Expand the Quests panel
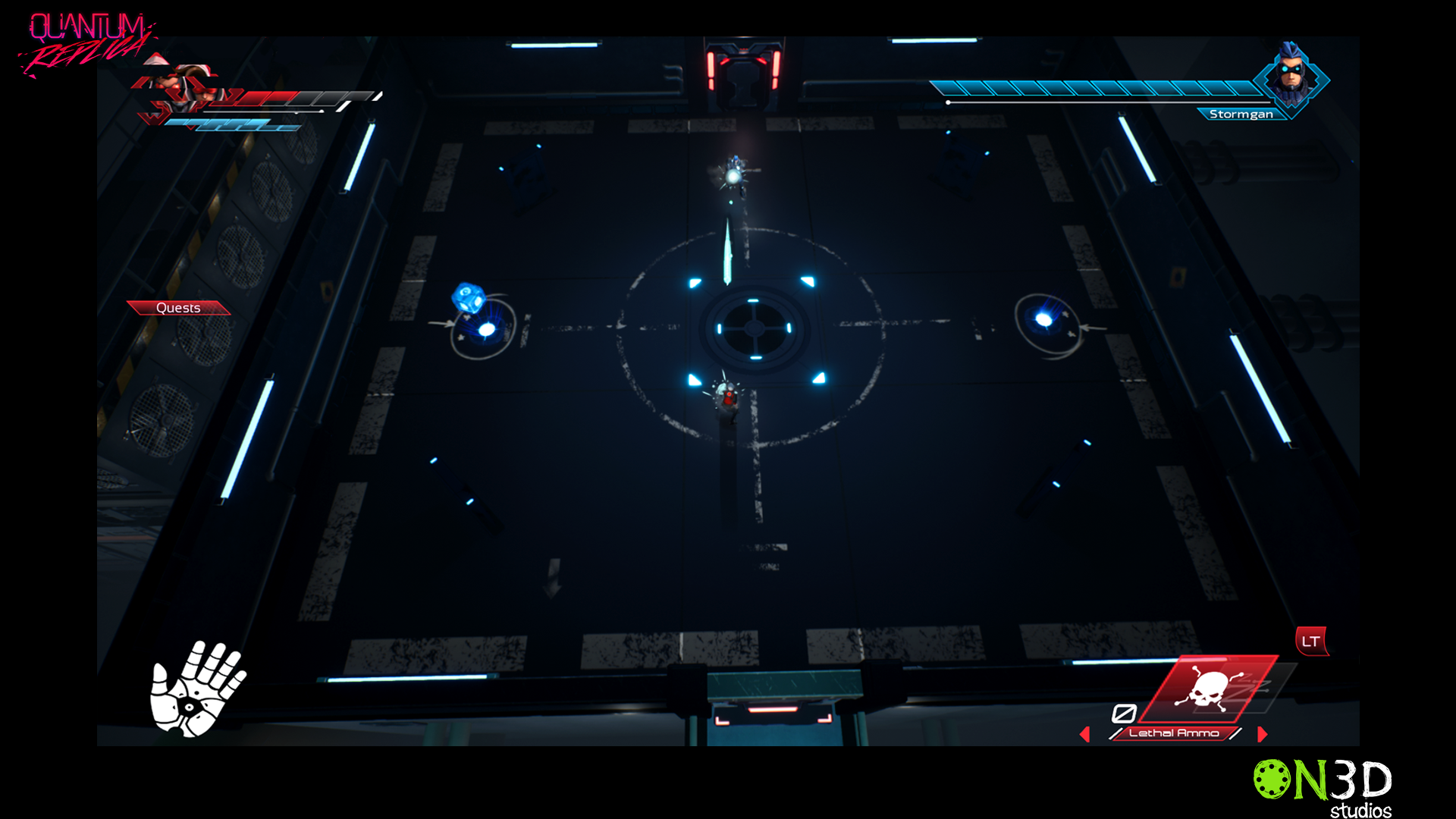This screenshot has height=819, width=1456. pos(178,308)
